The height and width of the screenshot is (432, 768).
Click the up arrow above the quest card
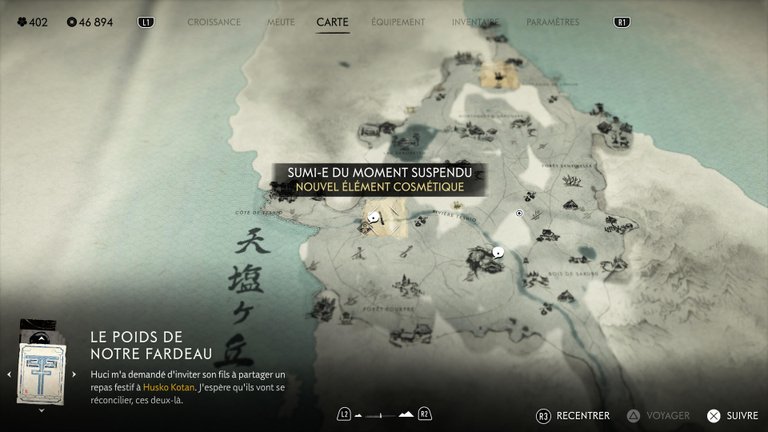point(40,337)
